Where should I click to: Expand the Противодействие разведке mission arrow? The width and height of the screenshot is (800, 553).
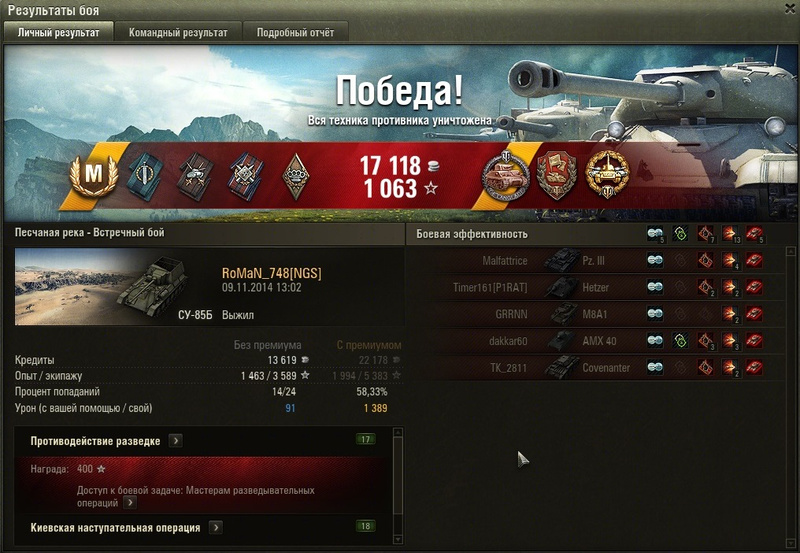[x=175, y=440]
